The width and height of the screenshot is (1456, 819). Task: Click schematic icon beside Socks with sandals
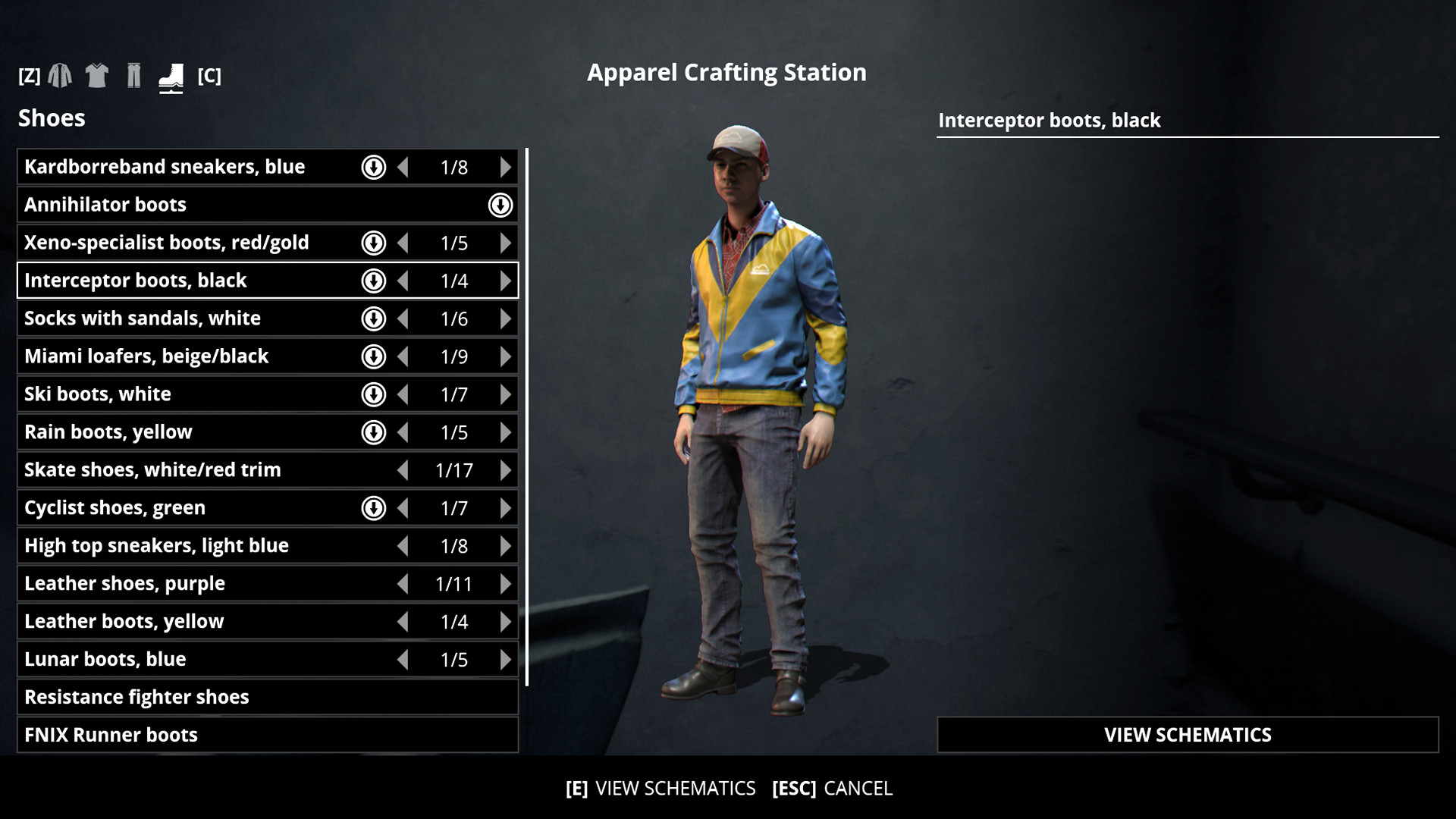[x=374, y=318]
